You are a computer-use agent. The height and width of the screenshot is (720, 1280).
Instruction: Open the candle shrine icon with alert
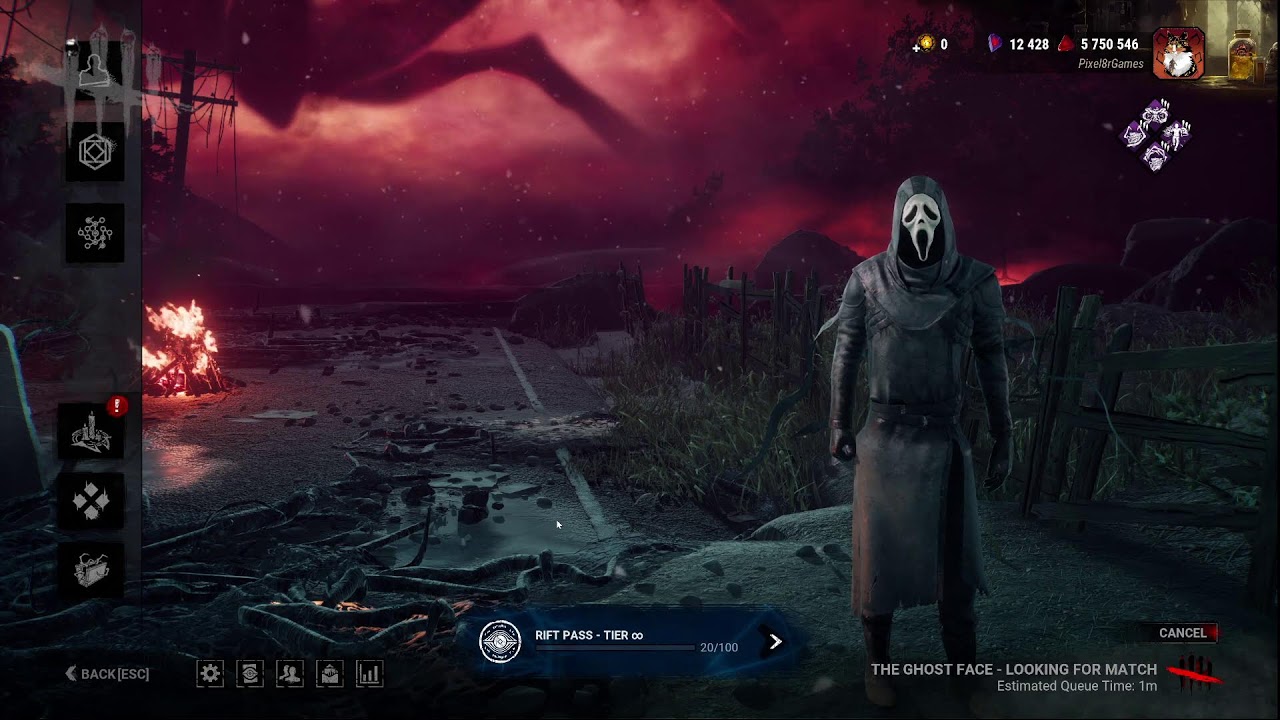coord(93,432)
